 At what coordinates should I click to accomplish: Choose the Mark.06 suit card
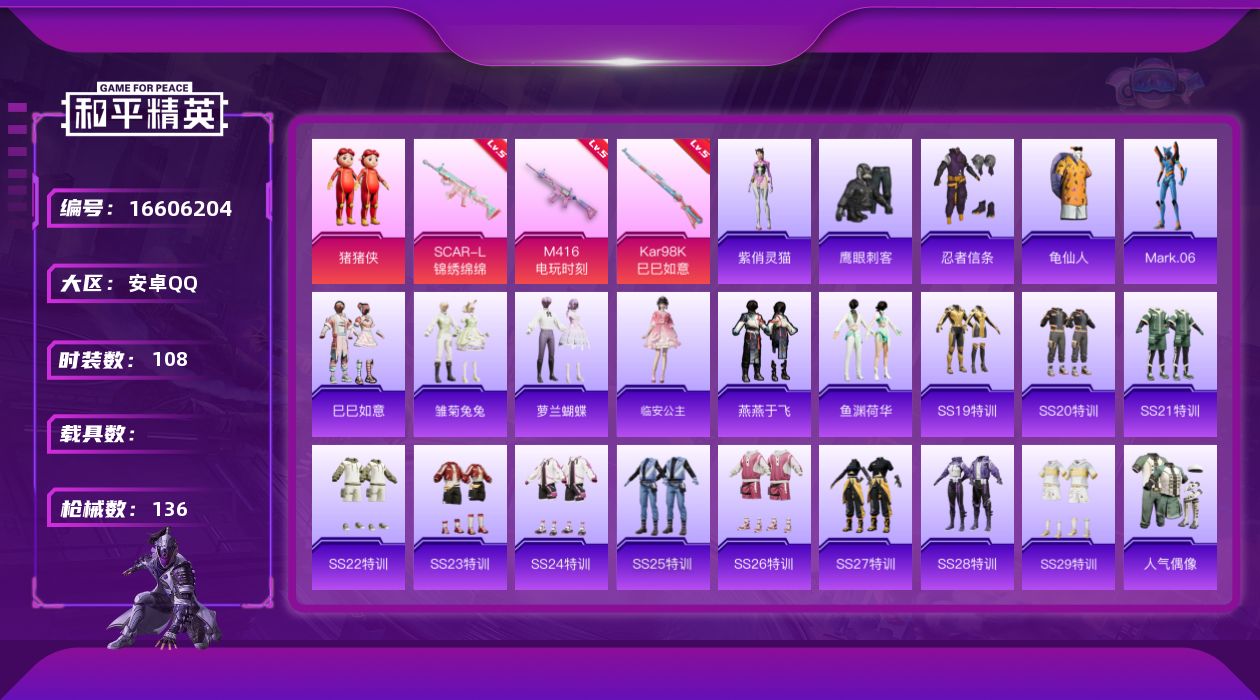point(1170,211)
